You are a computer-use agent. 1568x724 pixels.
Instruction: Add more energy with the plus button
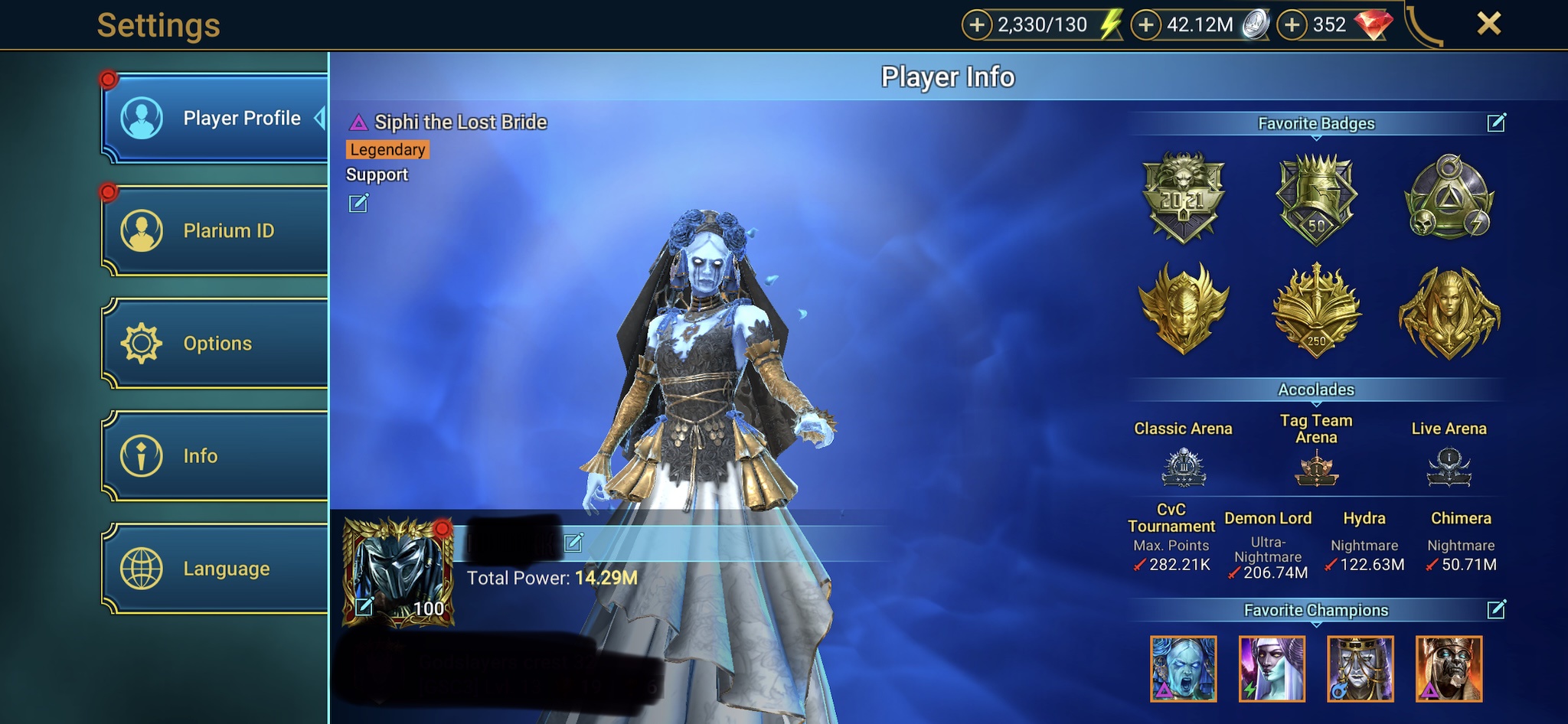click(976, 25)
